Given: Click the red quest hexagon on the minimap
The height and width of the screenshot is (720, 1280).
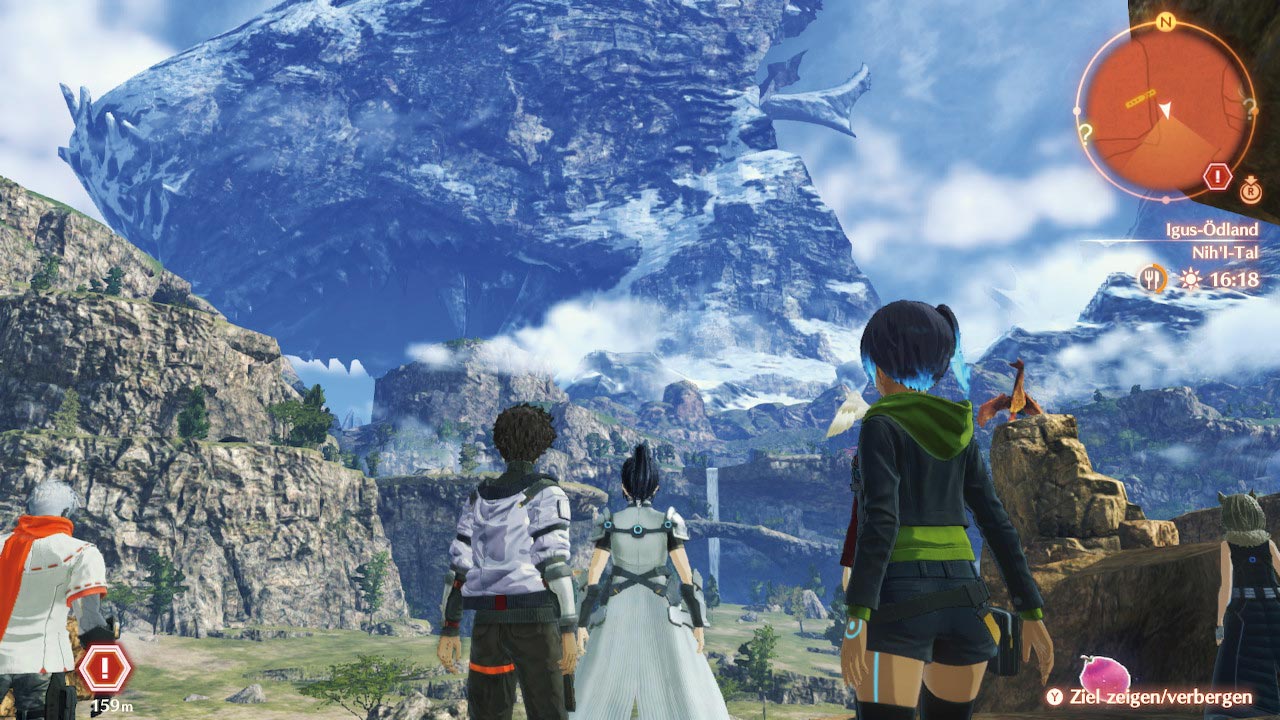Looking at the screenshot, I should point(1217,178).
